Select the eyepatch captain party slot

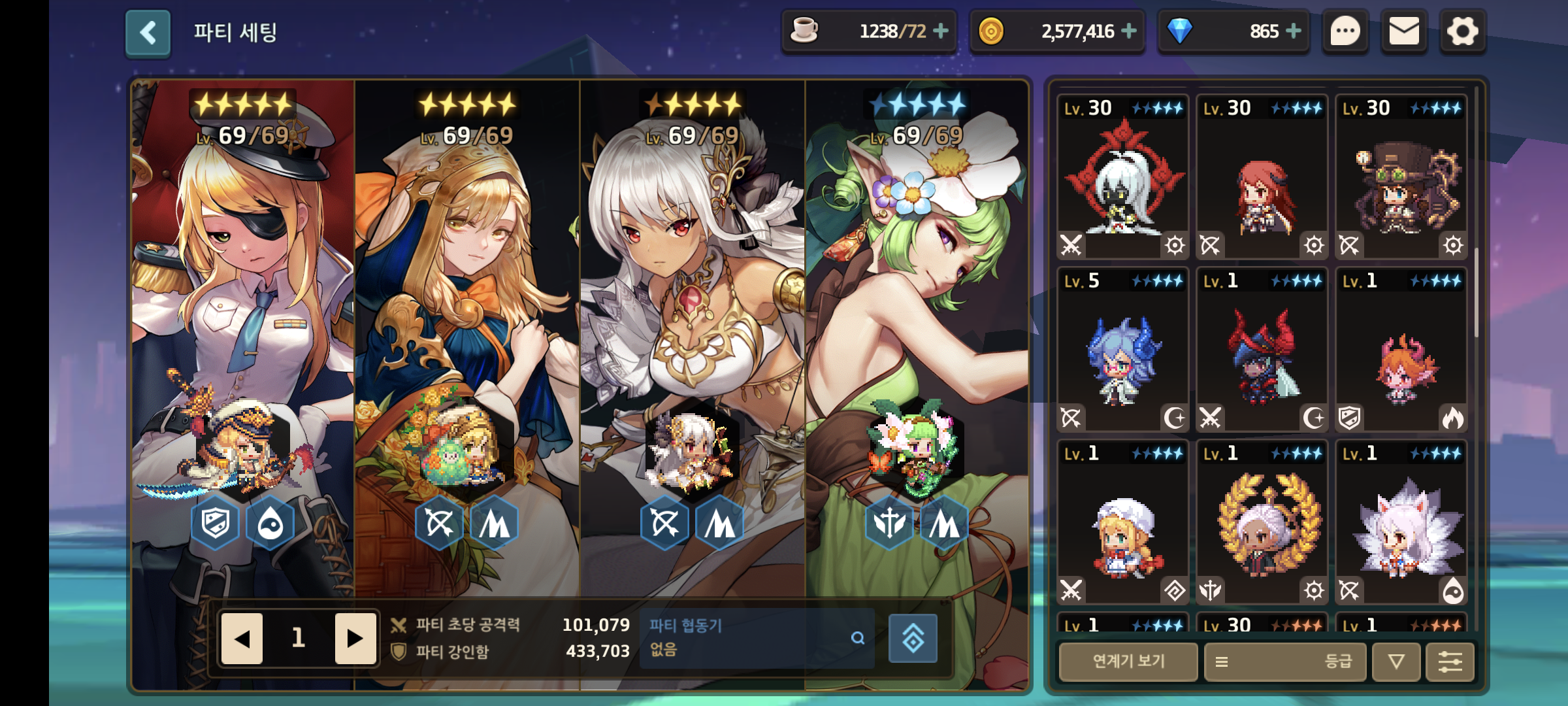pos(243,327)
